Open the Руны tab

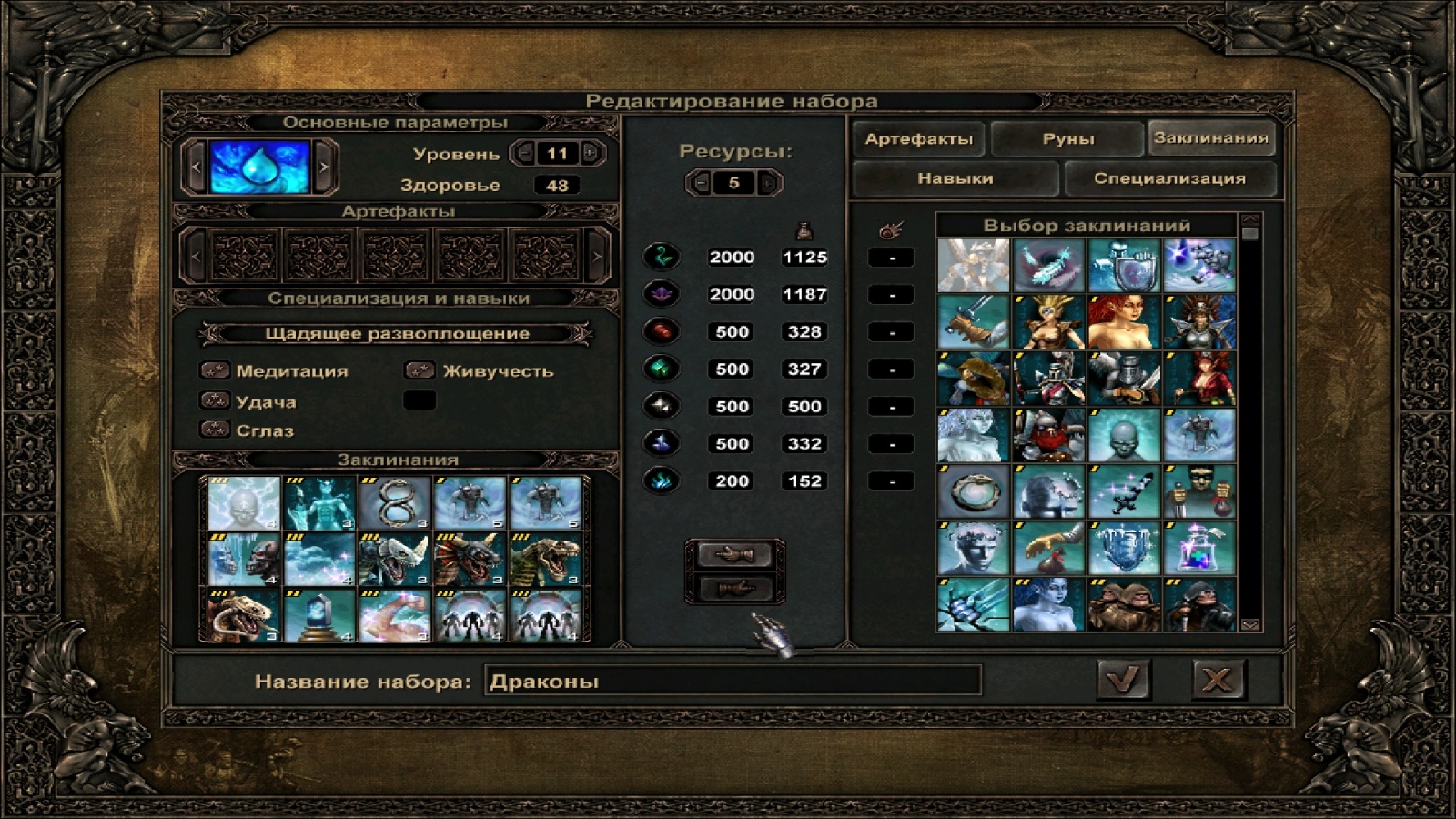click(x=1067, y=139)
